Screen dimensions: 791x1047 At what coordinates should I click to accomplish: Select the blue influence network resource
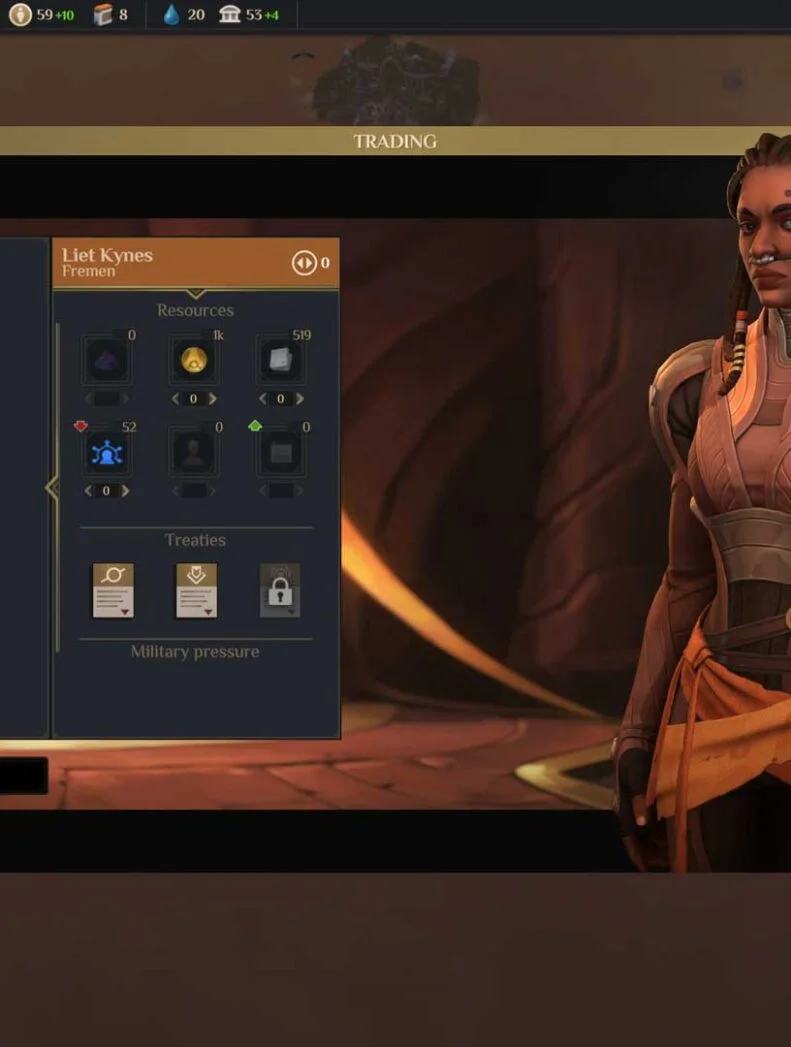[107, 453]
